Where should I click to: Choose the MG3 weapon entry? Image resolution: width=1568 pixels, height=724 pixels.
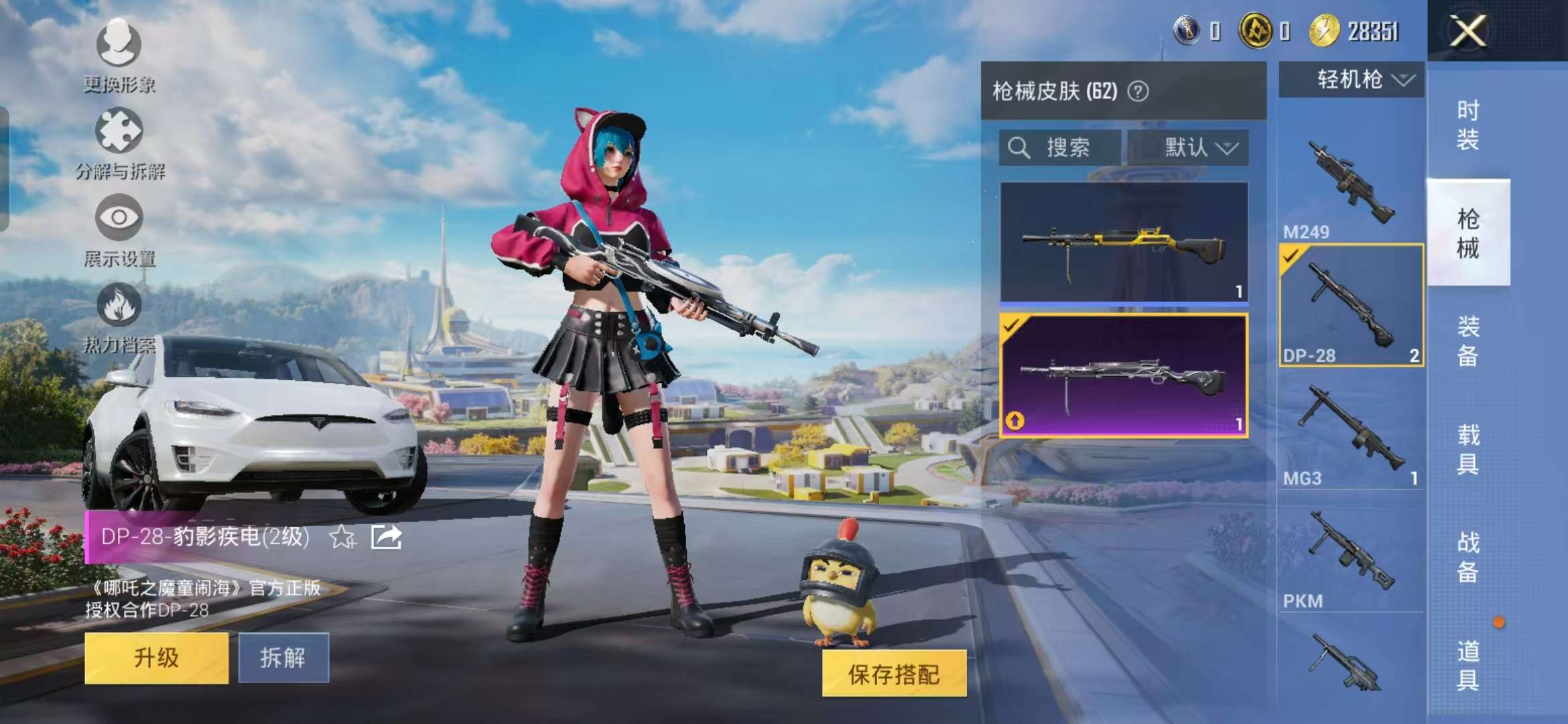click(x=1350, y=432)
